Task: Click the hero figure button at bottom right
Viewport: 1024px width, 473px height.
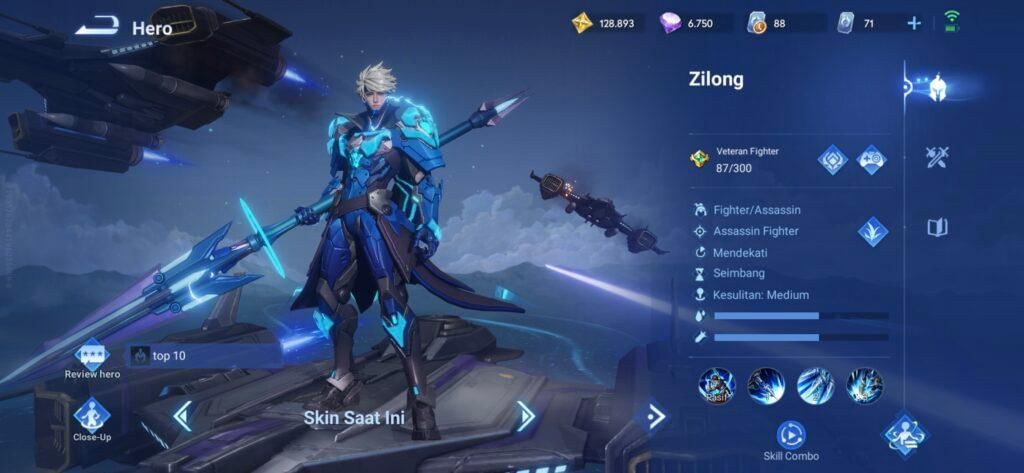Action: [x=905, y=435]
